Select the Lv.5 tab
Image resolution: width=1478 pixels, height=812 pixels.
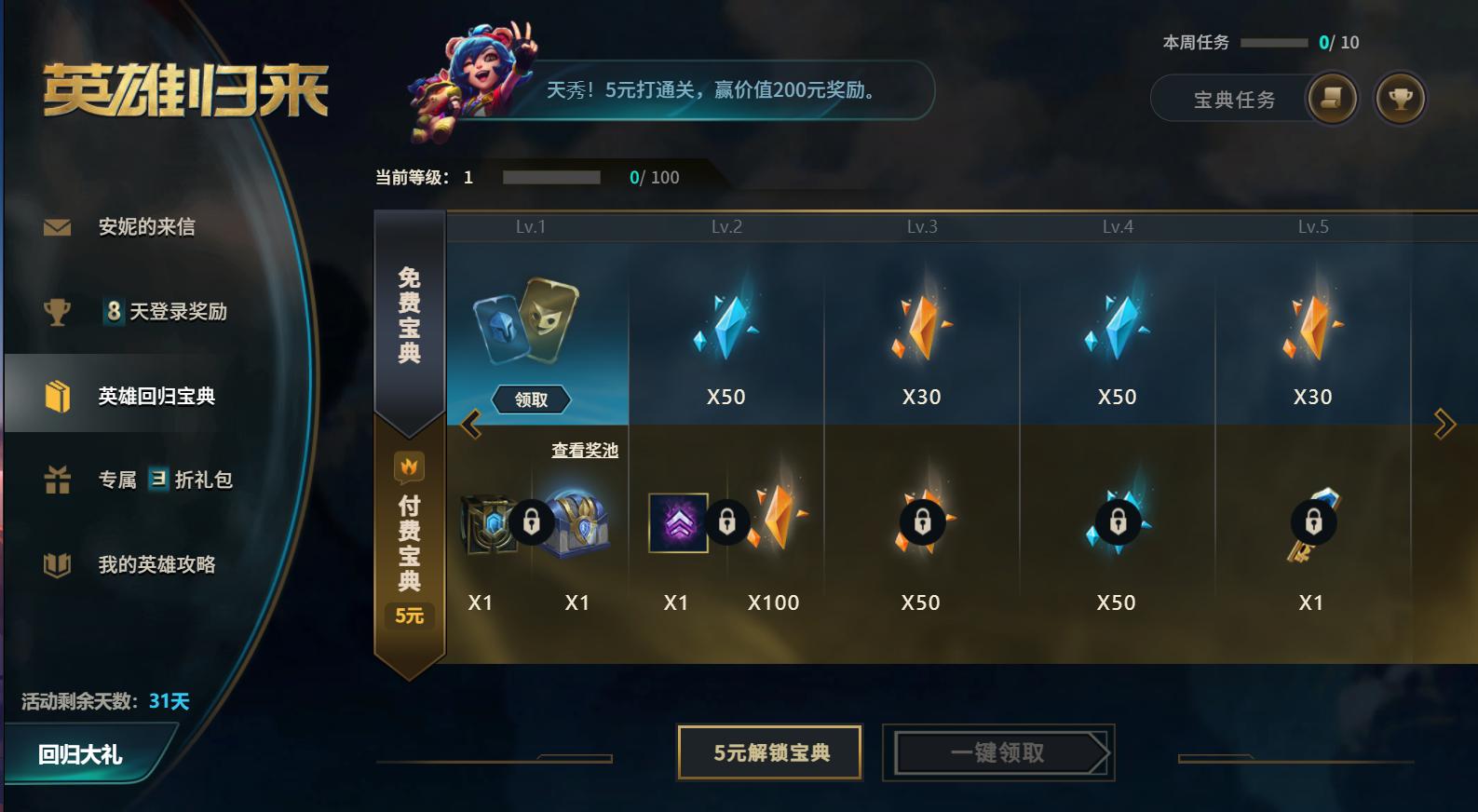click(x=1312, y=225)
